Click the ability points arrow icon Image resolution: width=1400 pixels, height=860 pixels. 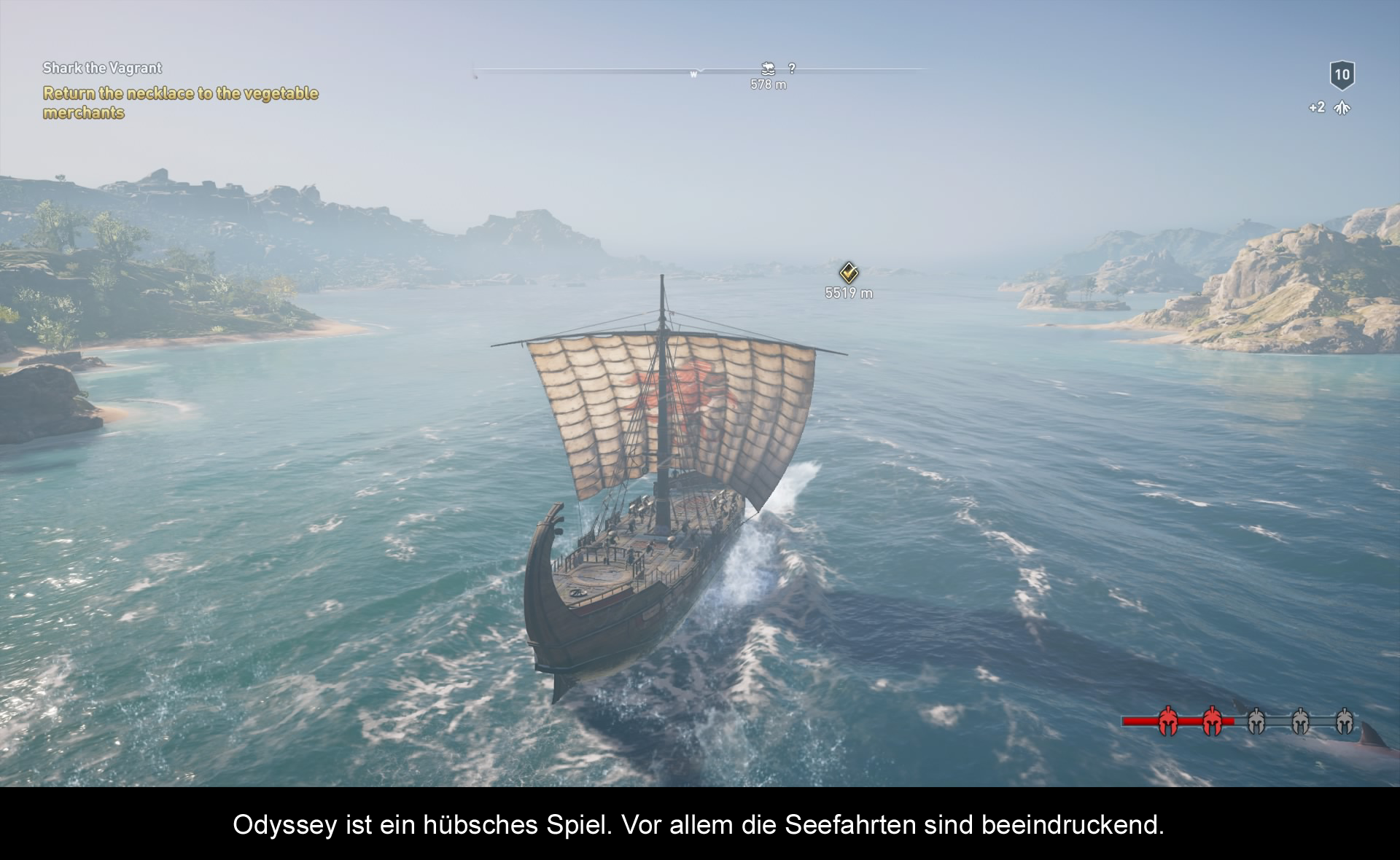[1342, 108]
